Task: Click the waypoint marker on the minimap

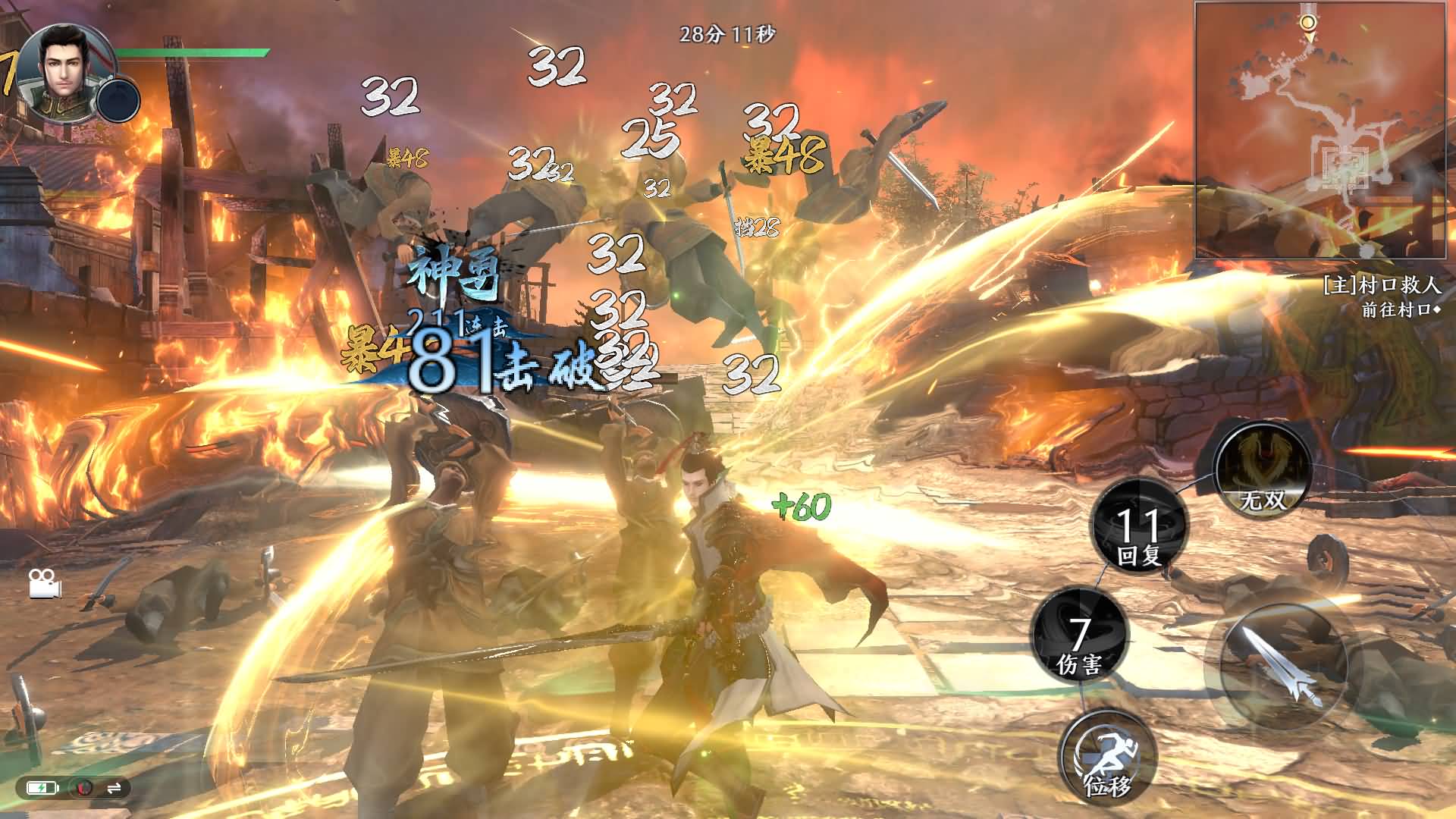Action: click(x=1309, y=21)
